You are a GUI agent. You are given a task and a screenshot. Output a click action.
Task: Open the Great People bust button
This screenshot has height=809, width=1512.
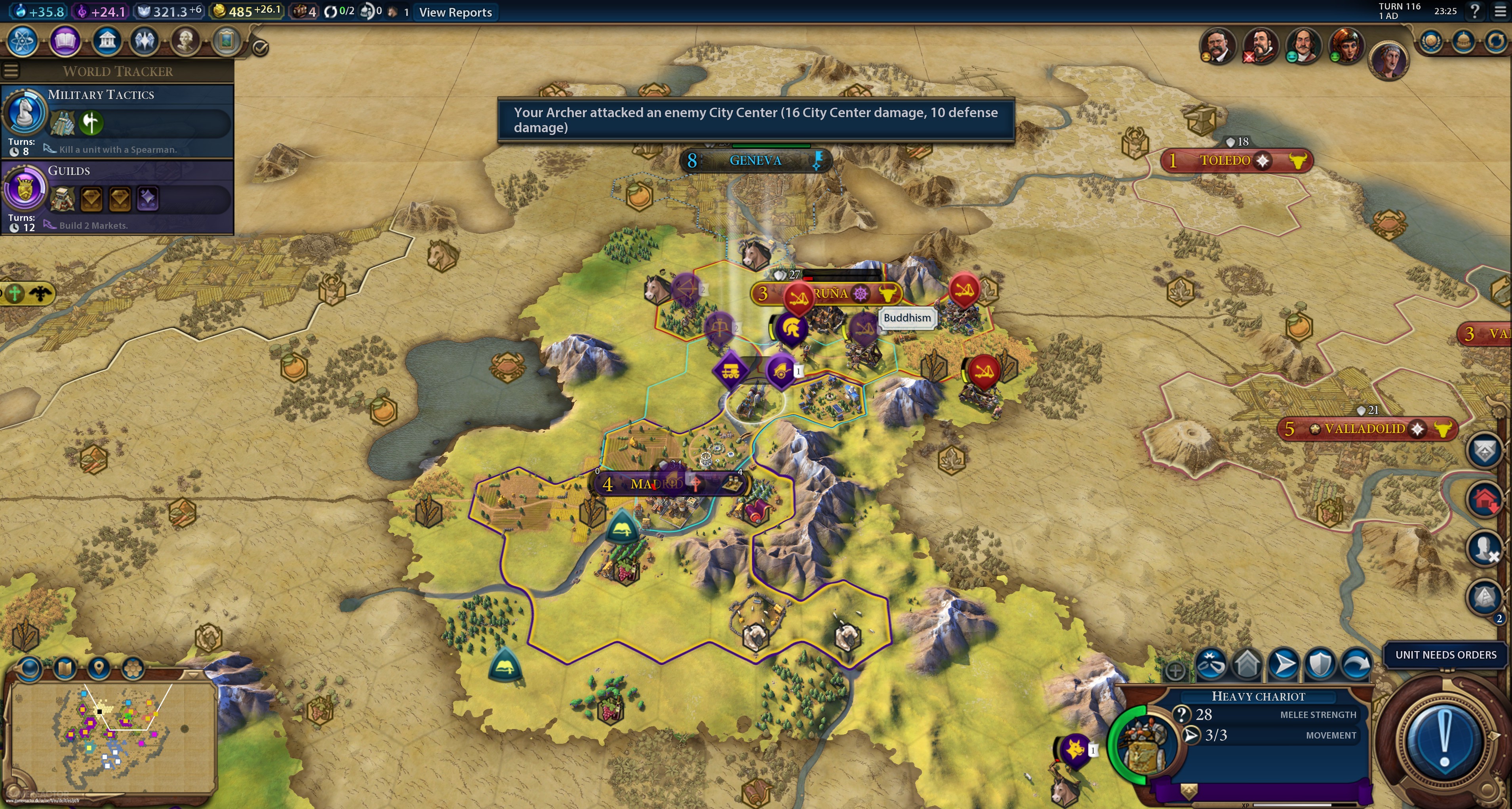[x=185, y=41]
